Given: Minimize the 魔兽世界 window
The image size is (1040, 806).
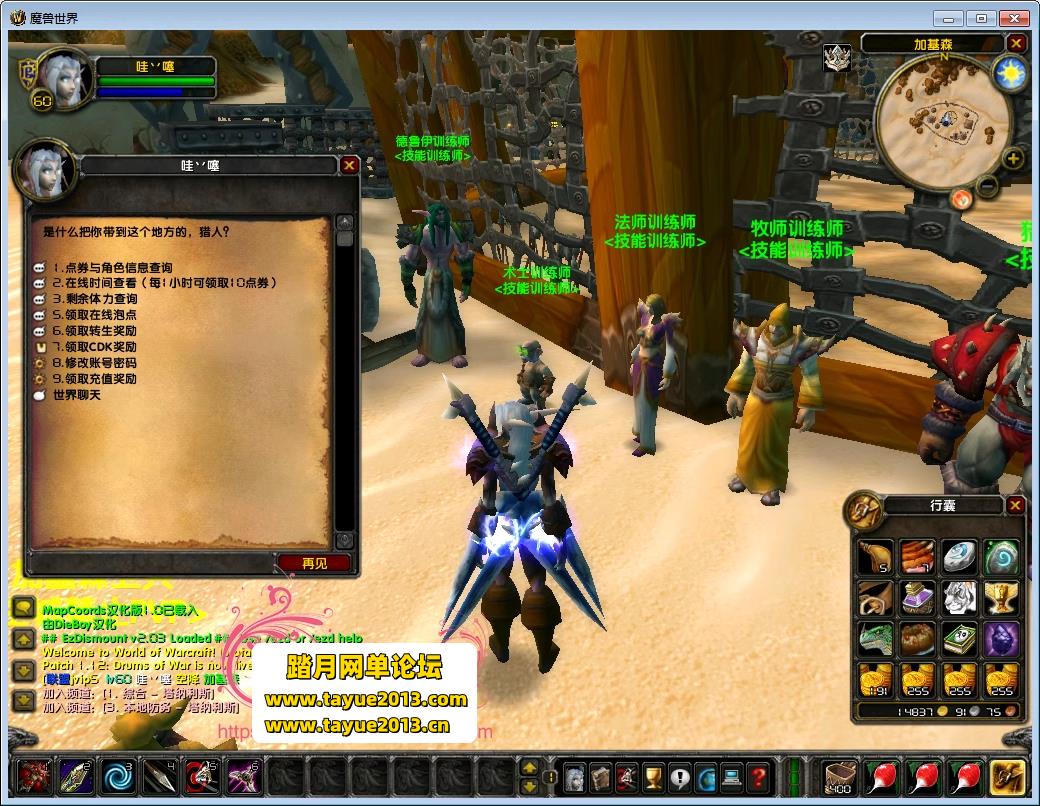Looking at the screenshot, I should 949,18.
